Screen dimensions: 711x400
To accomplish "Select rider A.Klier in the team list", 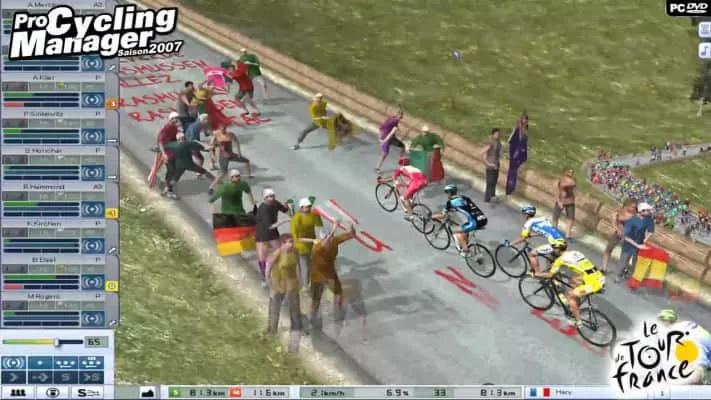I will coord(45,77).
